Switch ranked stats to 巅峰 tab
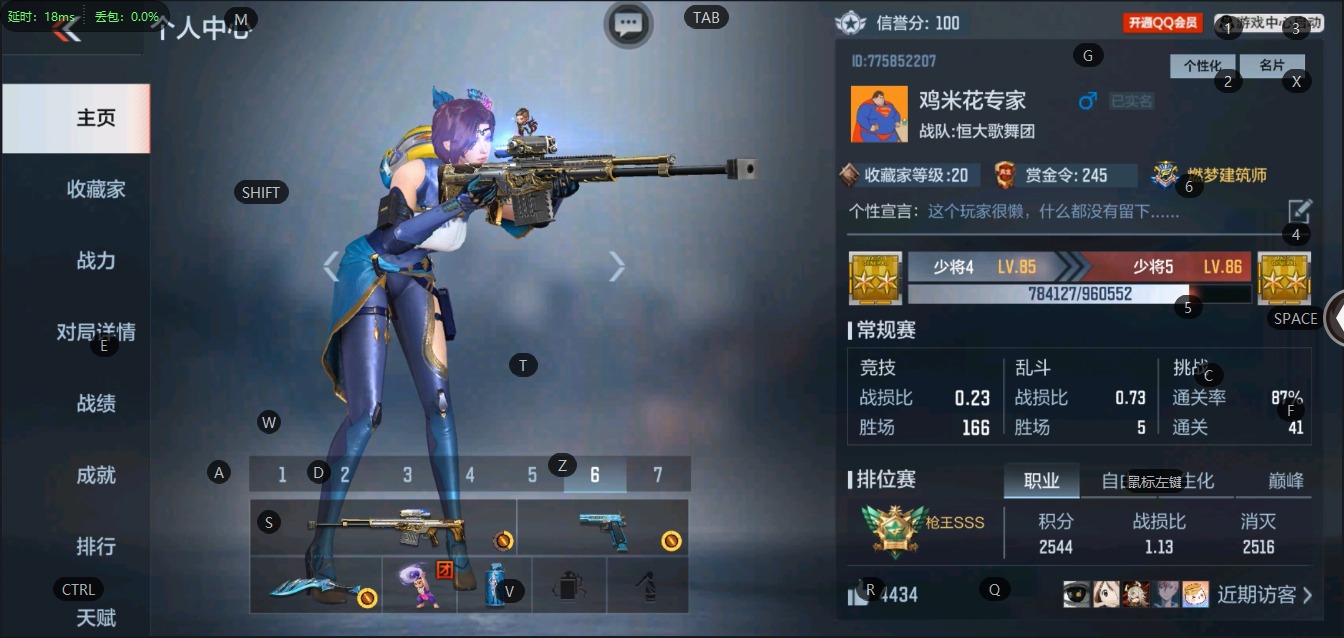Image resolution: width=1344 pixels, height=638 pixels. (x=1286, y=481)
